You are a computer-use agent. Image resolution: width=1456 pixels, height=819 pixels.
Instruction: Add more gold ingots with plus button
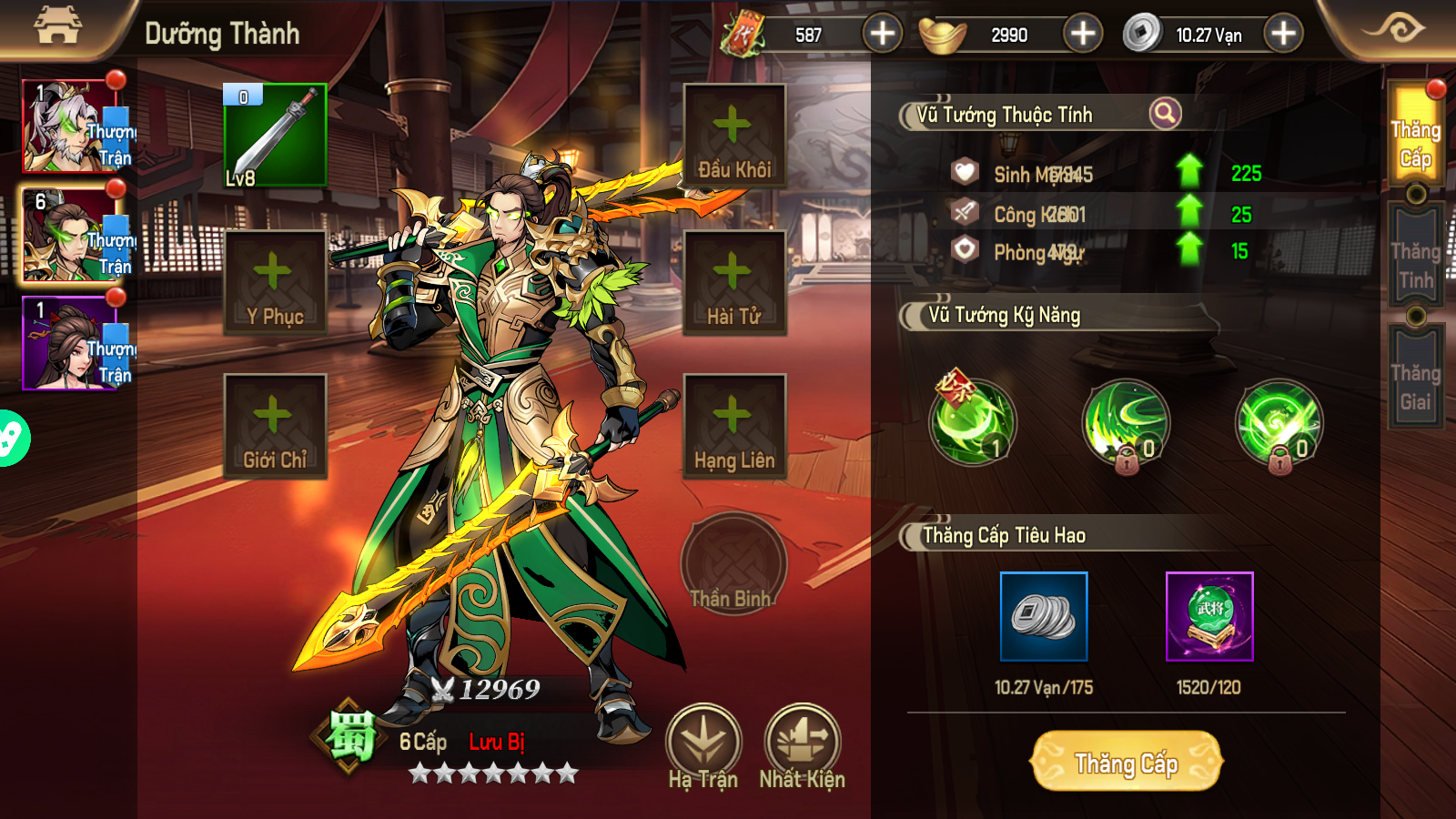click(x=1082, y=35)
